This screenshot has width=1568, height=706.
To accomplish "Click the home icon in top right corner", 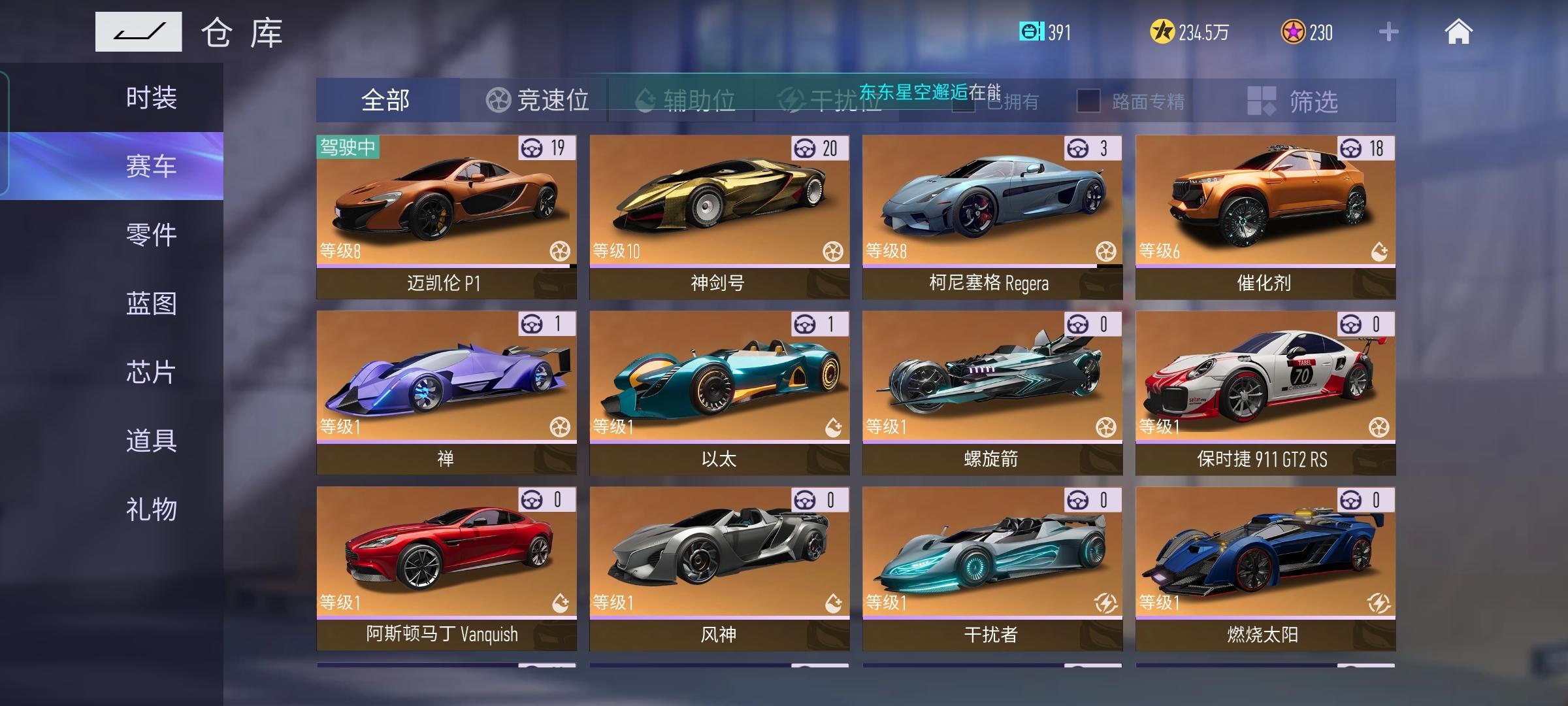I will 1460,31.
